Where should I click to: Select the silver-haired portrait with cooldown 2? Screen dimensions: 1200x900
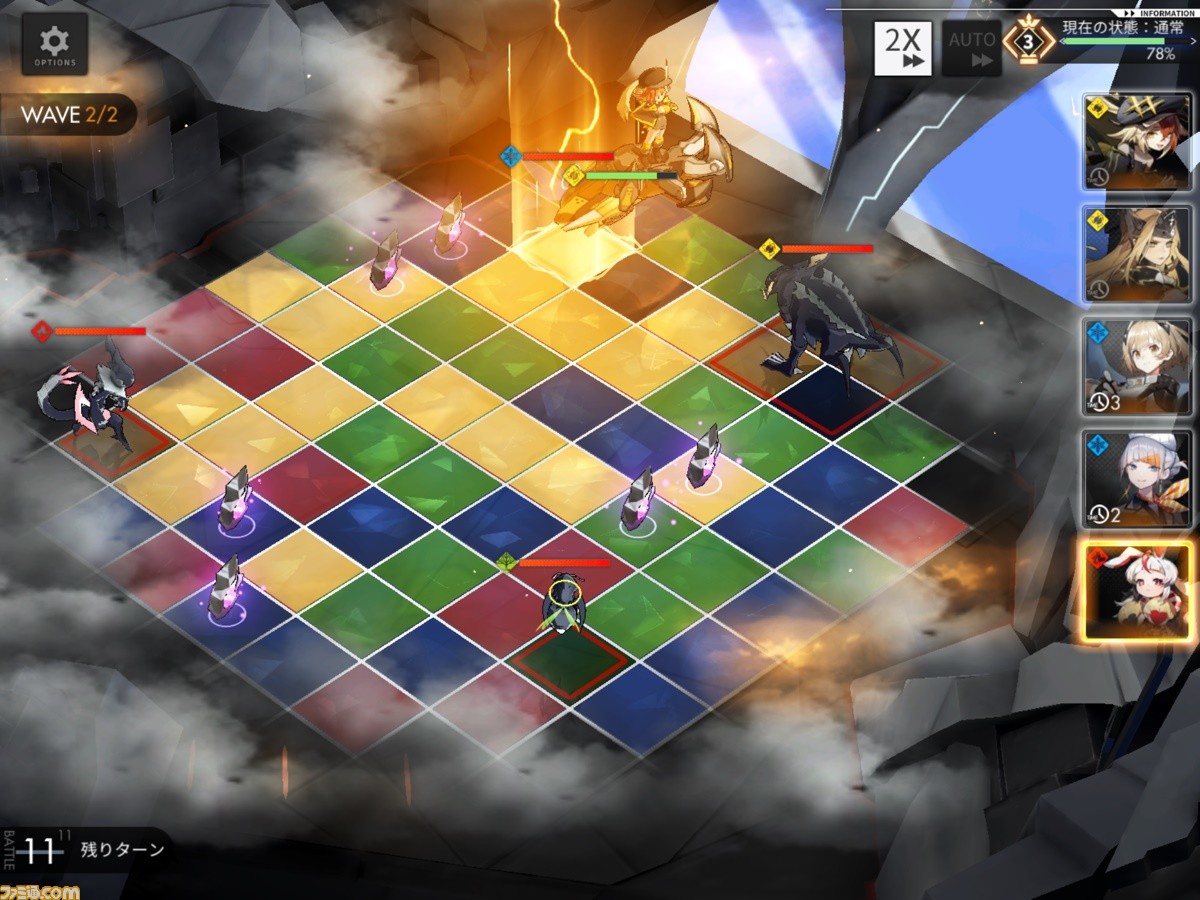(x=1139, y=479)
